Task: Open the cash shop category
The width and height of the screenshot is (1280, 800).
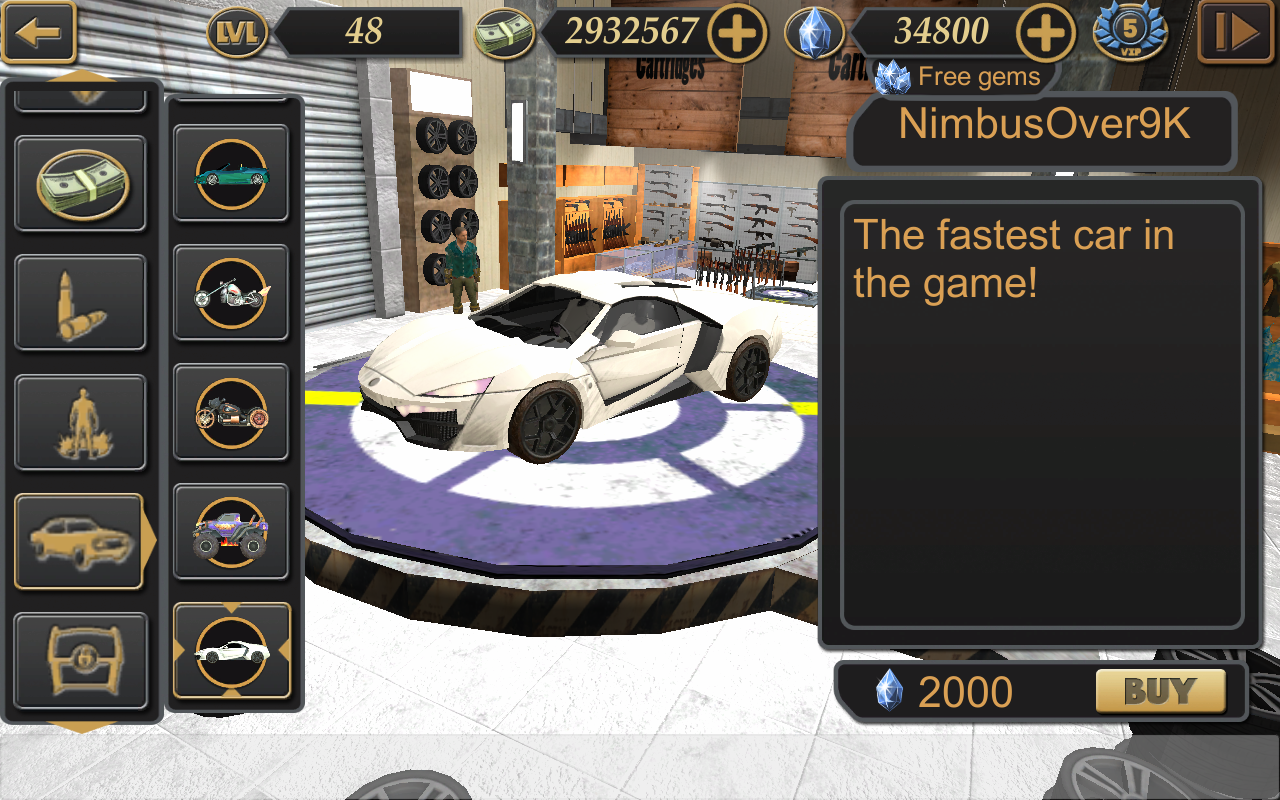Action: tap(80, 183)
